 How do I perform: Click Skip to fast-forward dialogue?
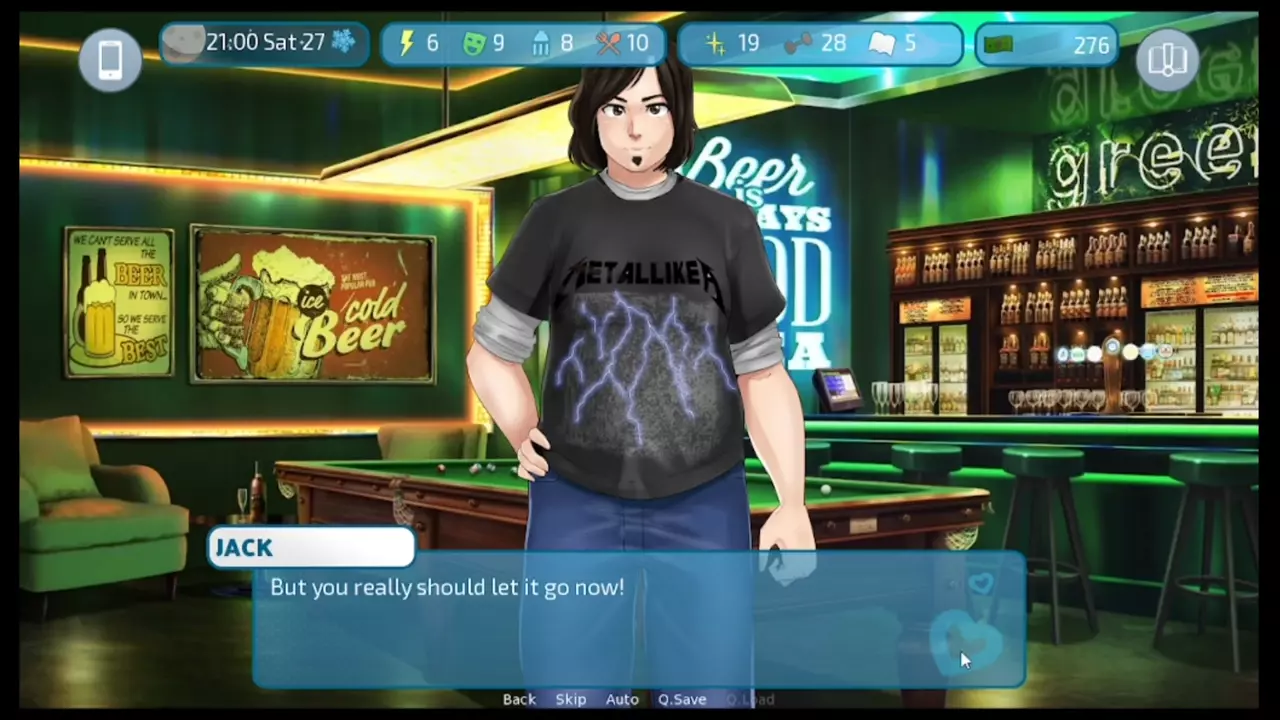click(x=571, y=699)
